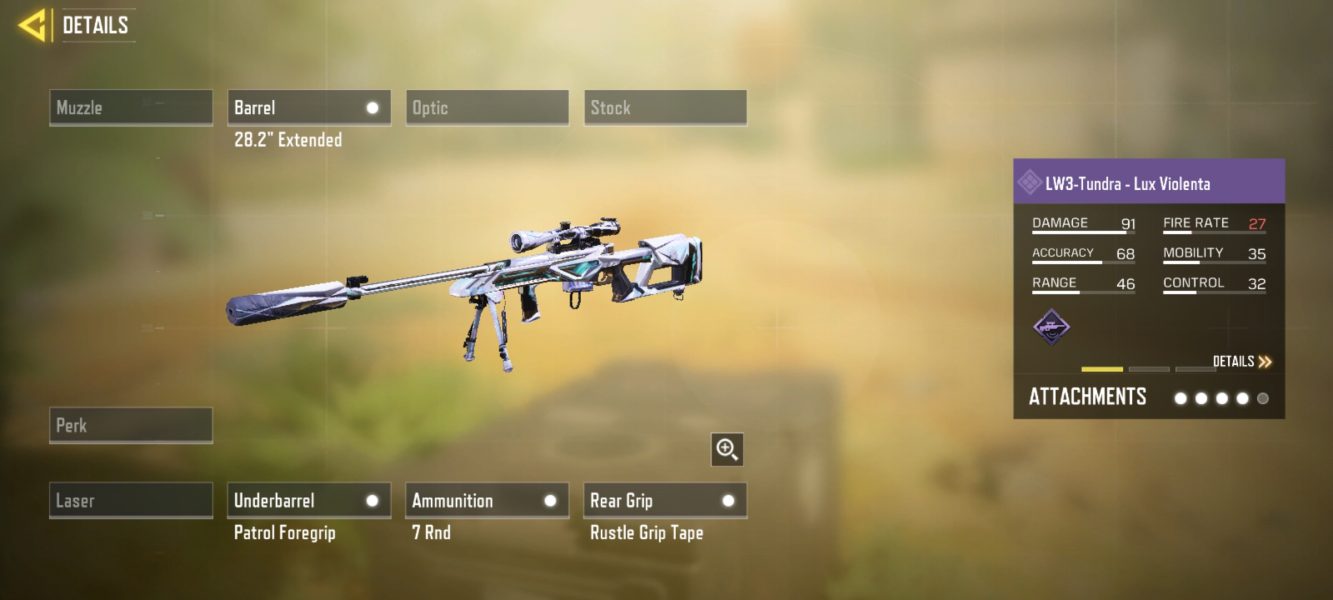Image resolution: width=1333 pixels, height=600 pixels.
Task: Open the Rear Grip attachment slot
Action: [665, 500]
